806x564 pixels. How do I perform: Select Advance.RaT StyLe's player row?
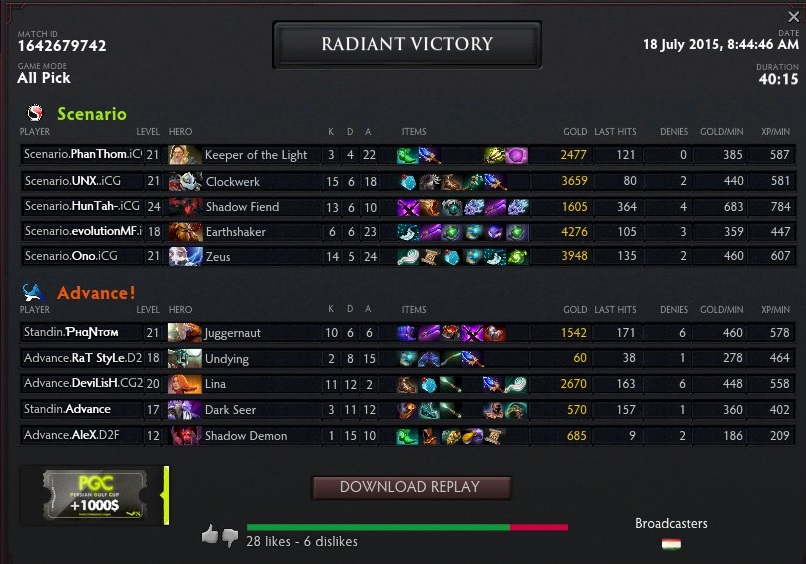(x=82, y=358)
